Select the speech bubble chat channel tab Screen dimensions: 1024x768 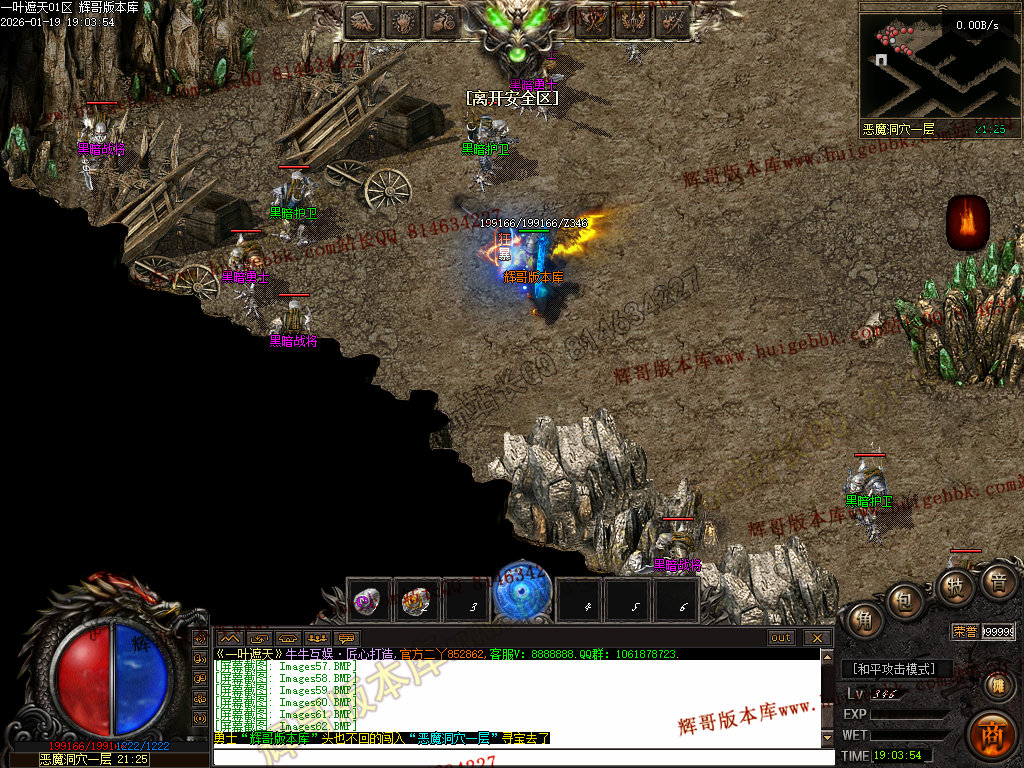(x=347, y=638)
